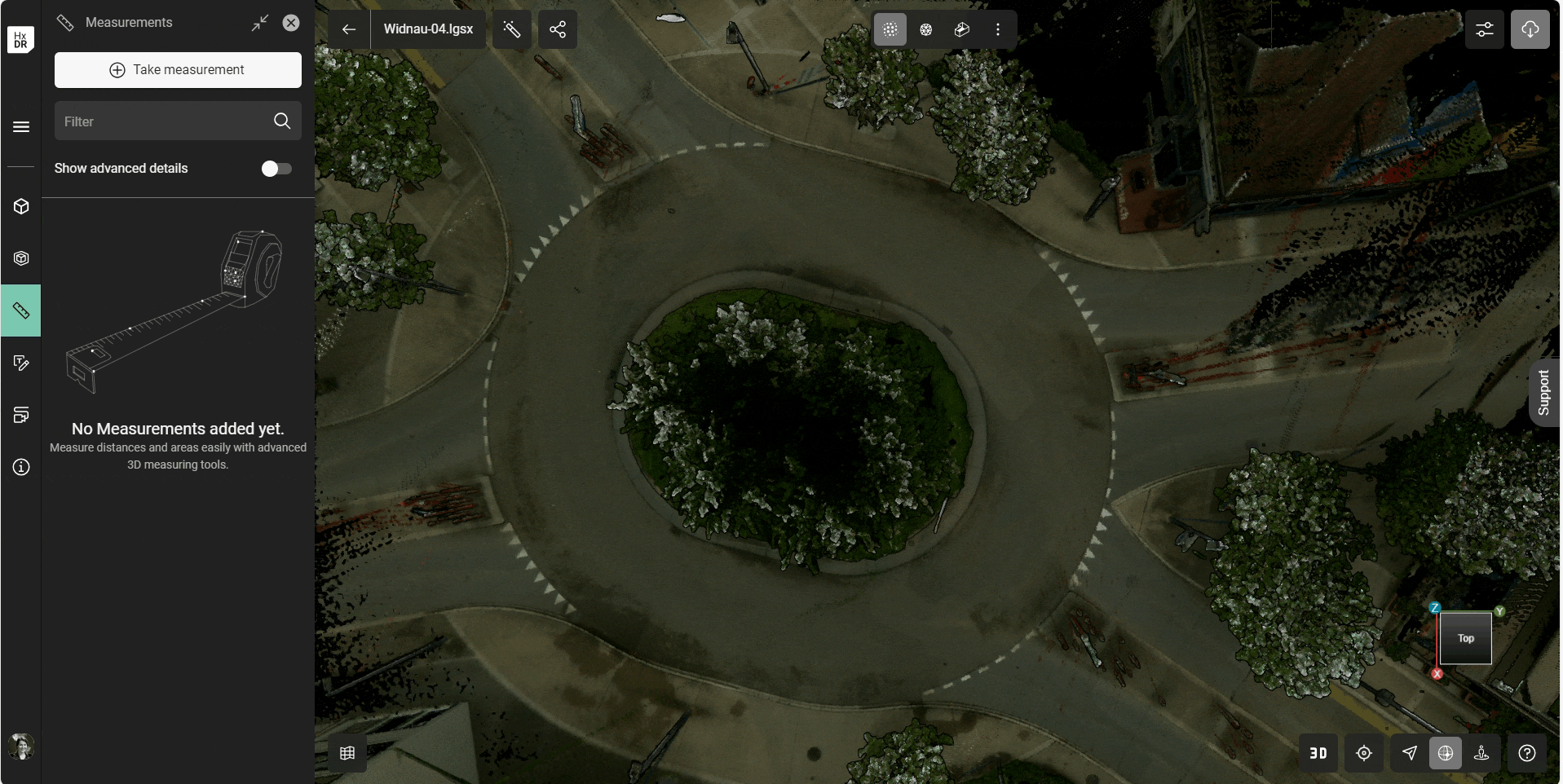
Task: Open the scene layers panel in sidebar
Action: pyautogui.click(x=21, y=415)
